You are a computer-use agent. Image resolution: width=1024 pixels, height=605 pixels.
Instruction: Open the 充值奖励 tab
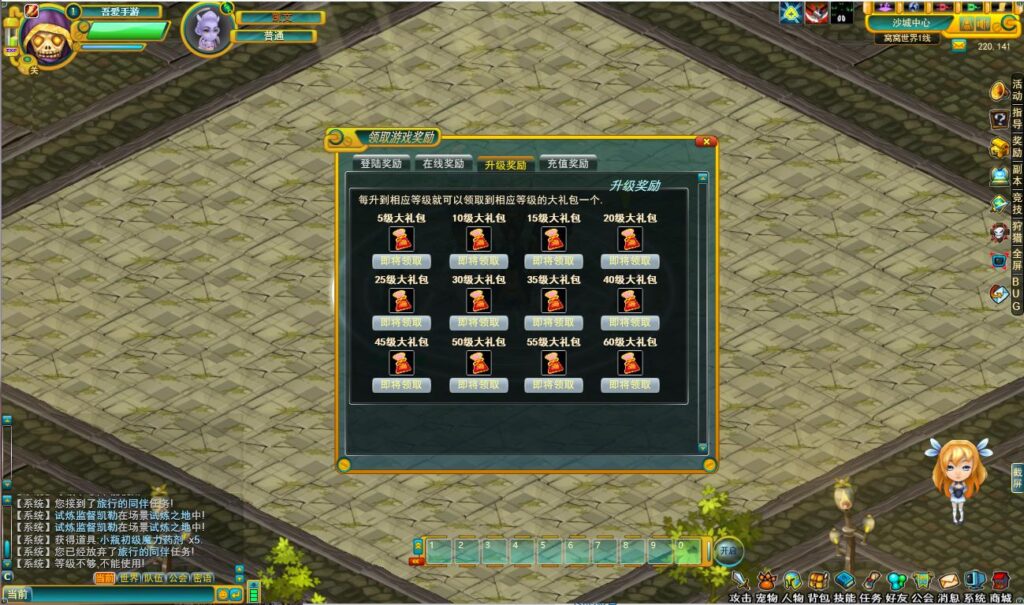pos(568,164)
